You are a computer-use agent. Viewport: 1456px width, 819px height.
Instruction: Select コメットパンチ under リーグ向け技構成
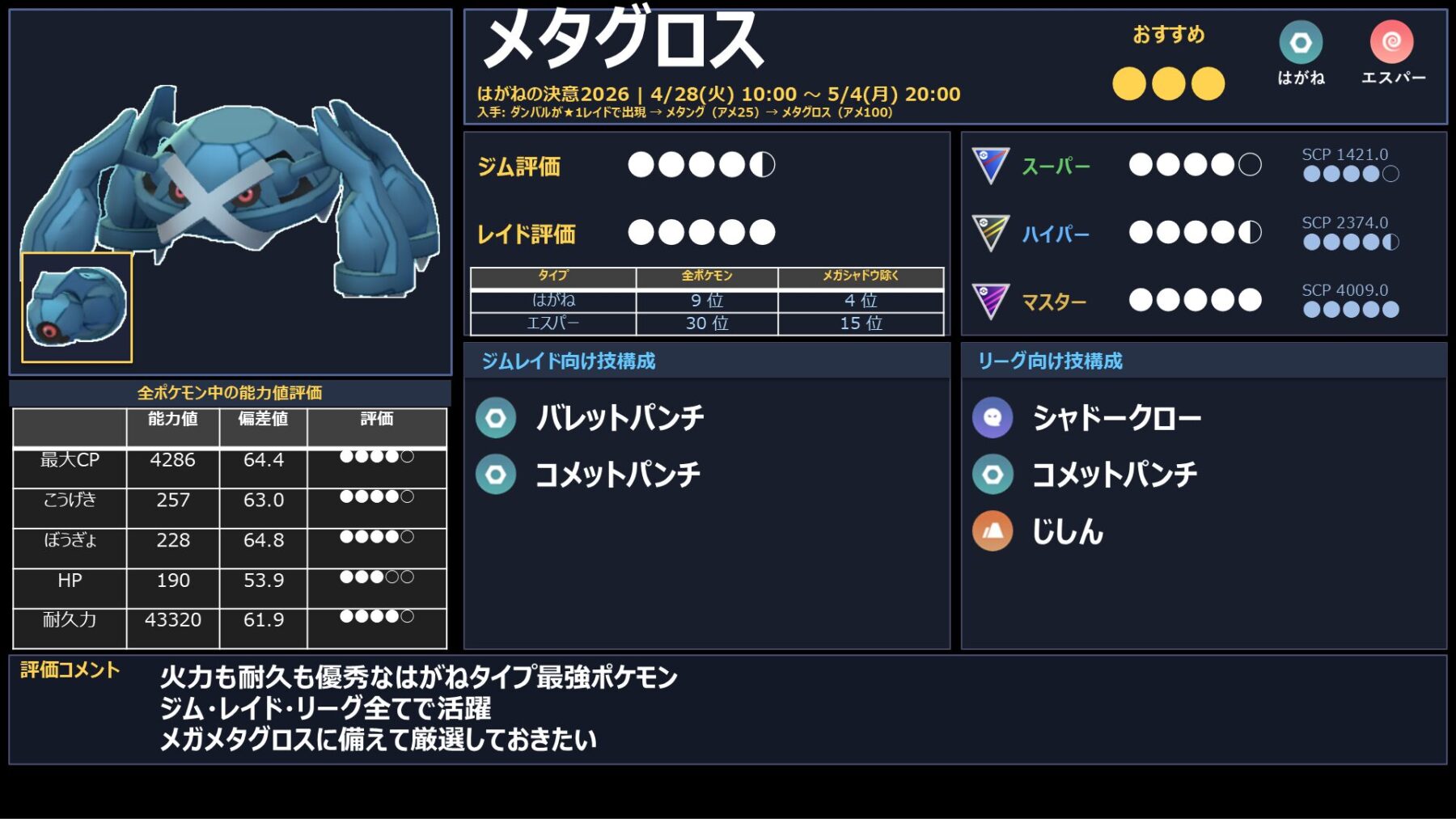tap(1114, 475)
